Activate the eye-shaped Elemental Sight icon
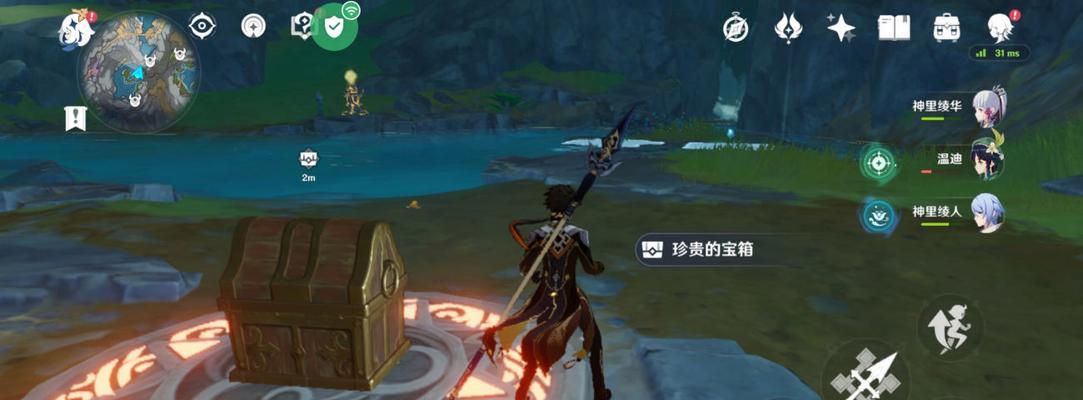1083x400 pixels. (x=202, y=26)
